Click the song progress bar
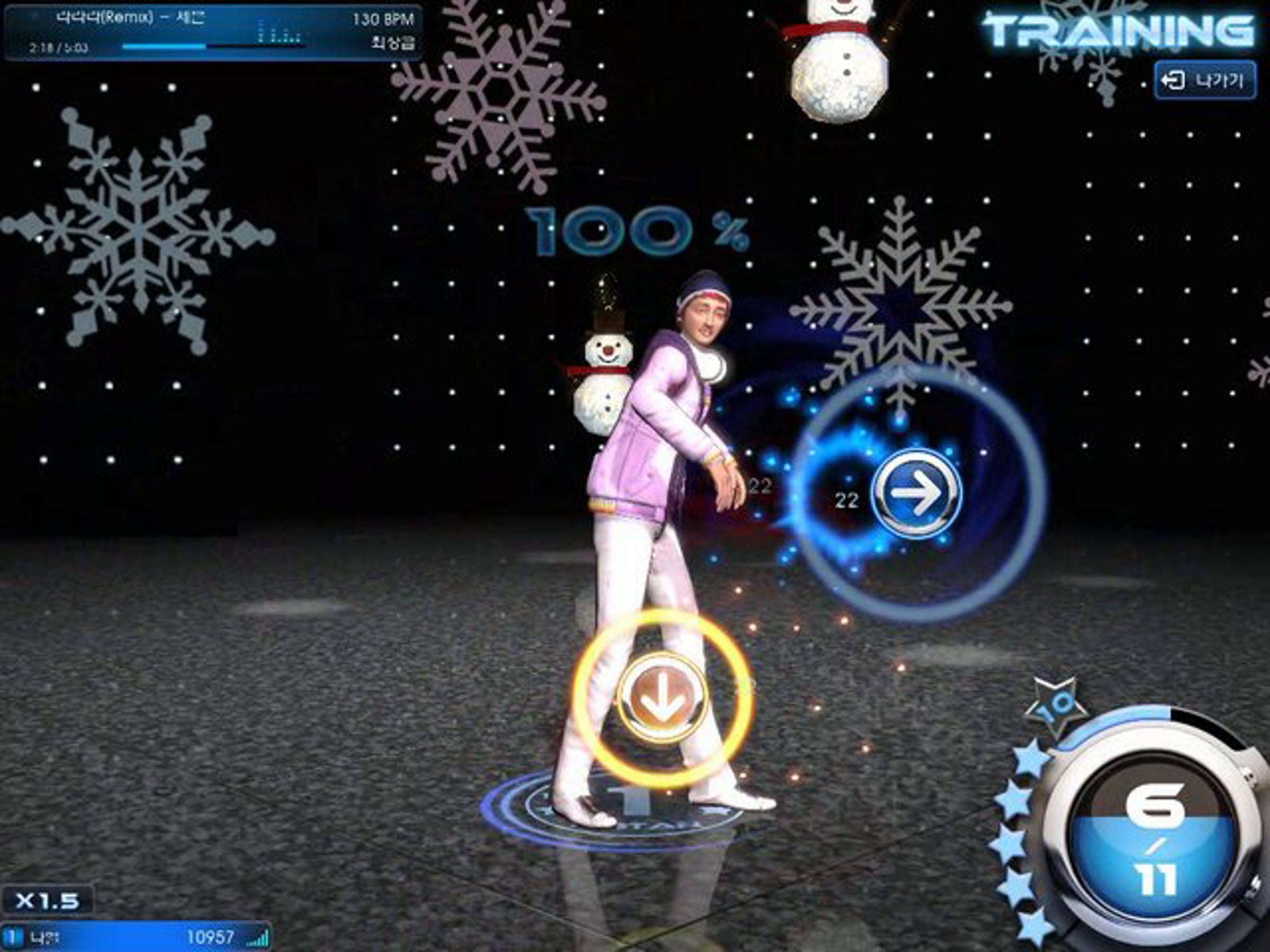1270x952 pixels. (x=212, y=47)
